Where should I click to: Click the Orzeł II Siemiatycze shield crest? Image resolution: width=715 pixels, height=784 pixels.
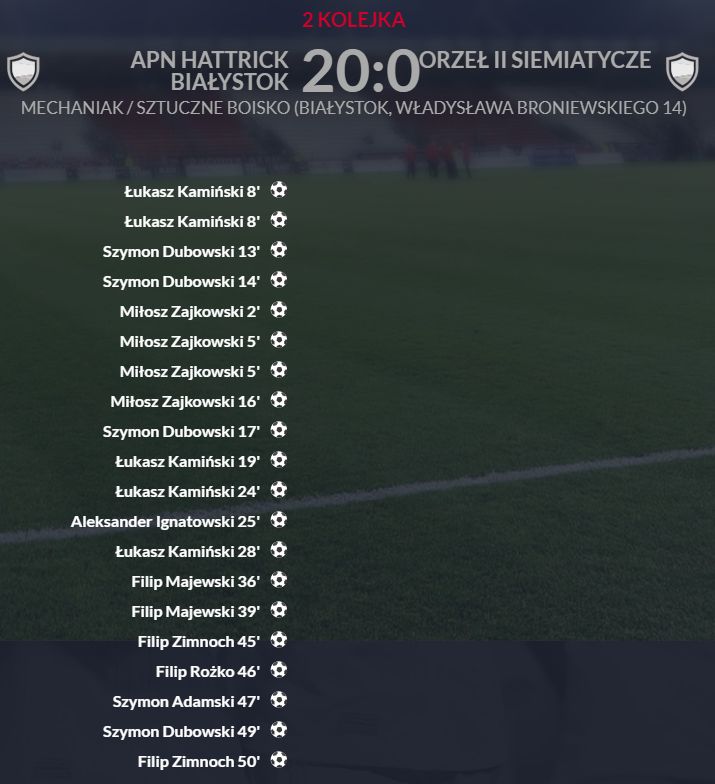682,71
